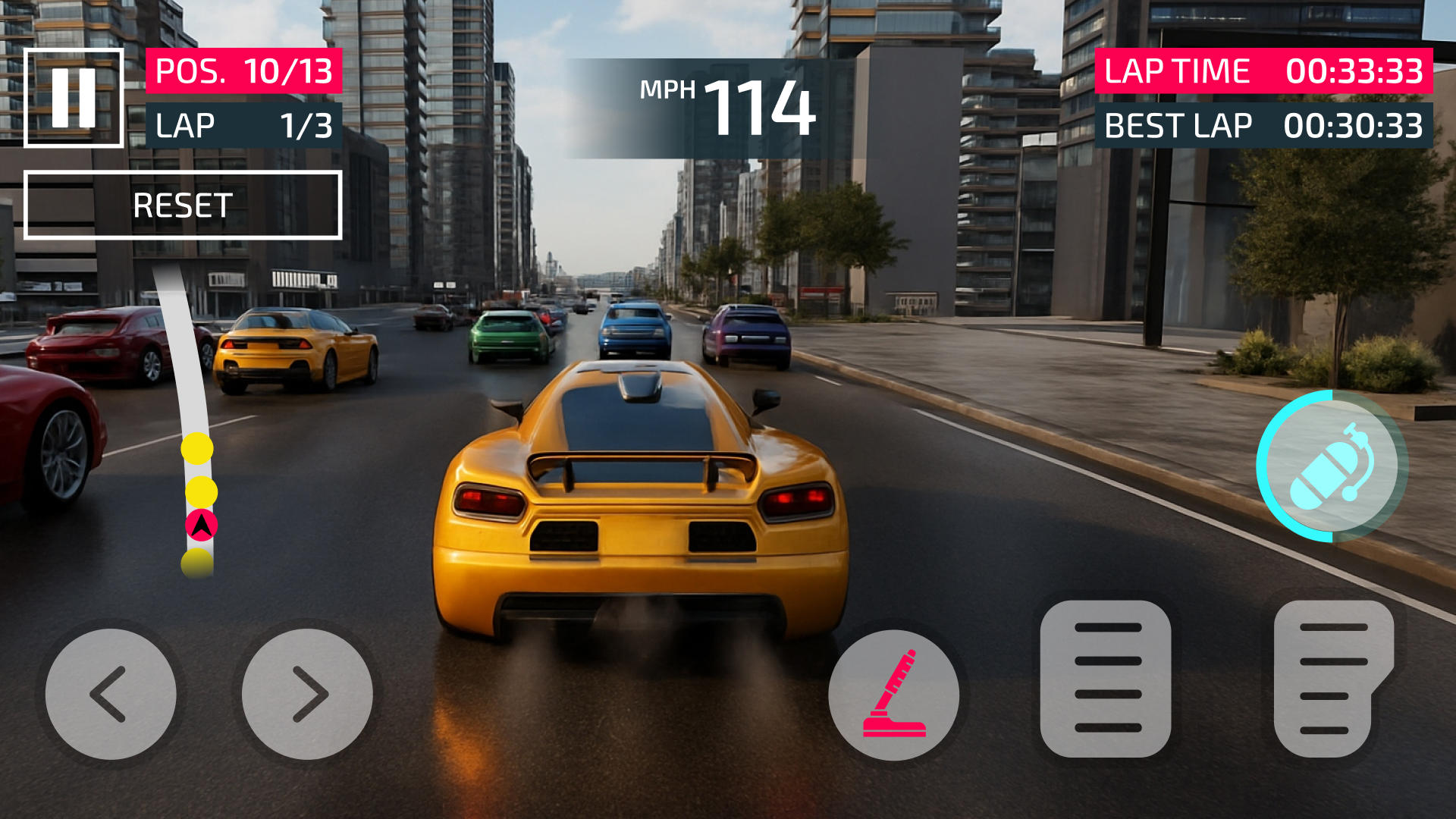Activate the nitro boost canister

[1332, 466]
